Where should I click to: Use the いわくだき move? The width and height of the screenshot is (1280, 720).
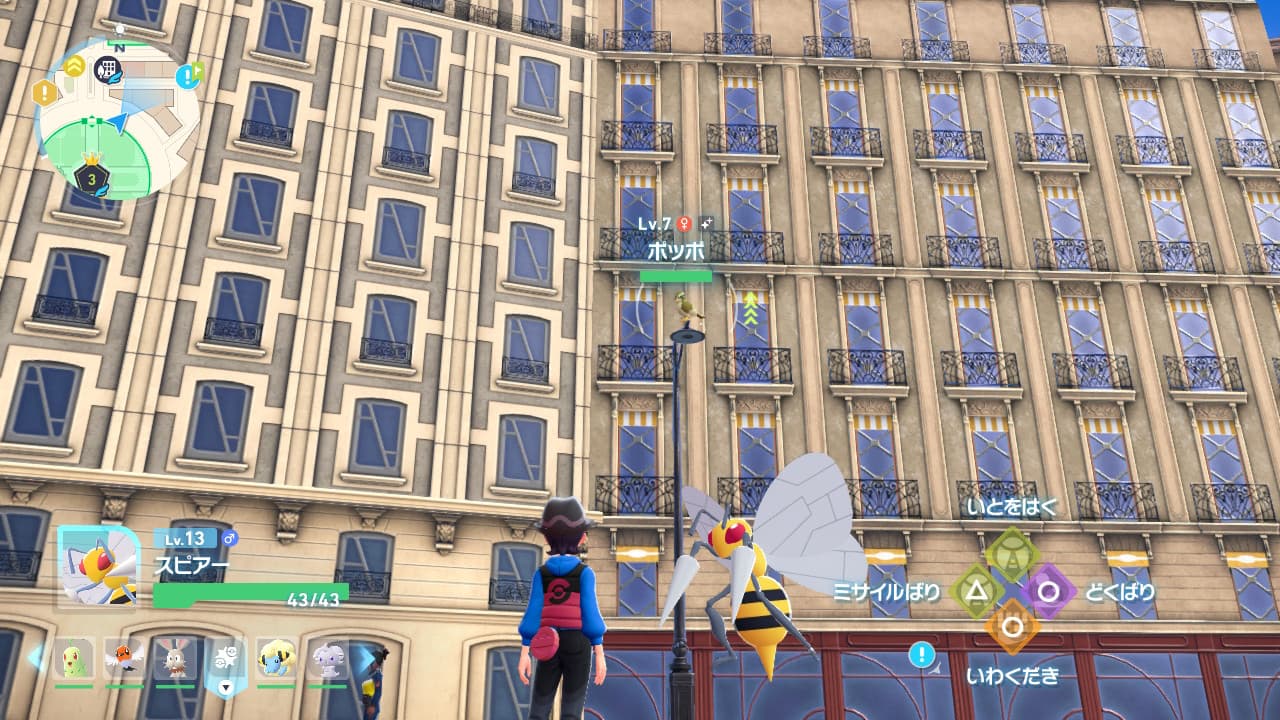[1012, 627]
